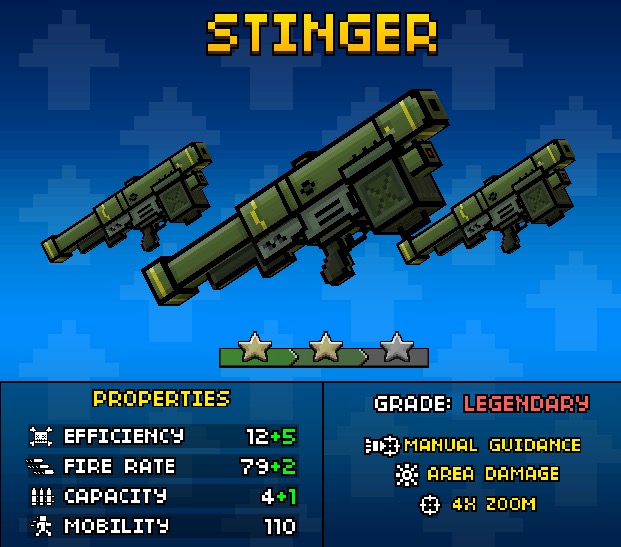Image resolution: width=621 pixels, height=547 pixels.
Task: Select the Area Damage attribute
Action: [x=477, y=474]
